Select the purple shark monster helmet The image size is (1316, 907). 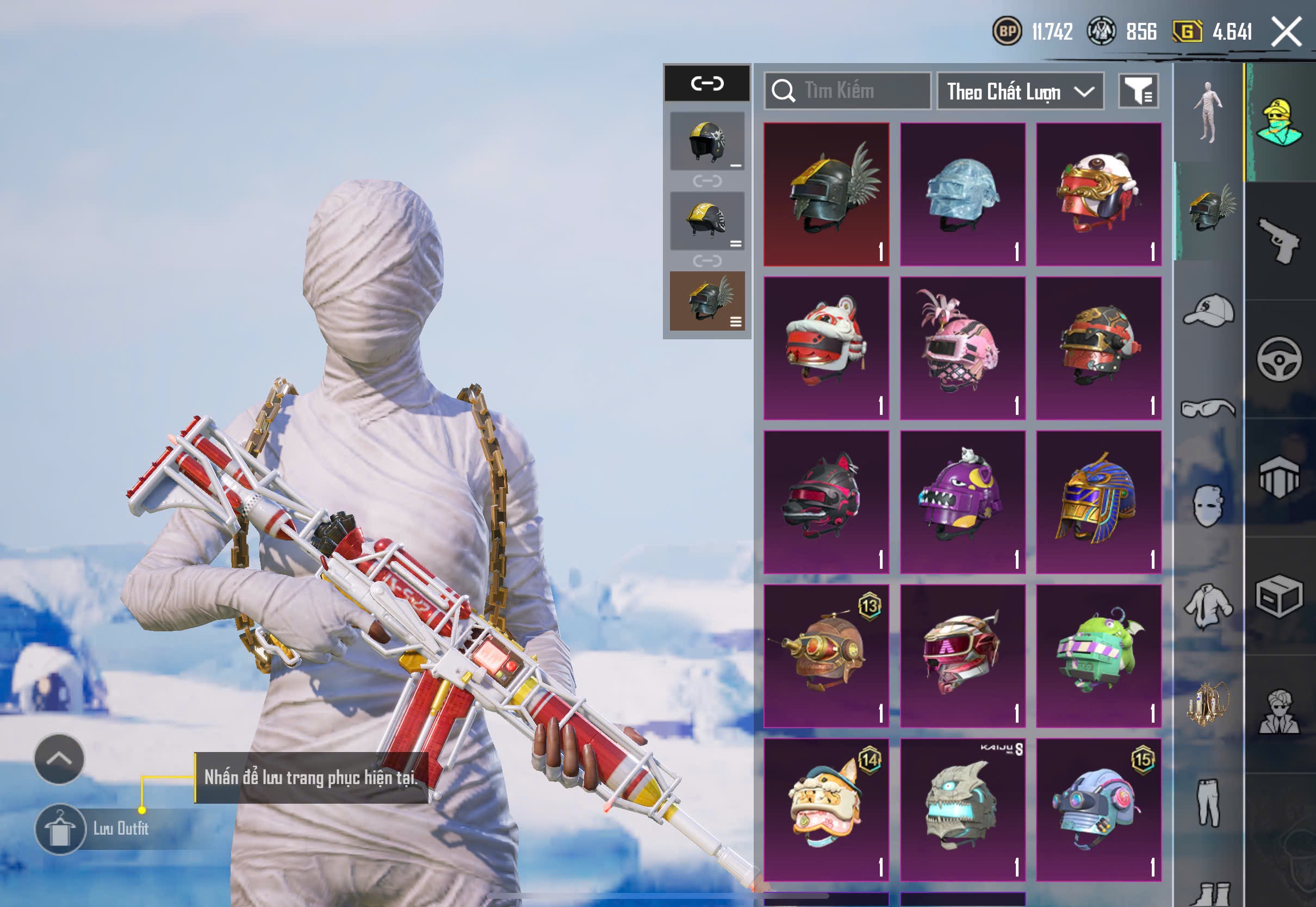[x=963, y=502]
